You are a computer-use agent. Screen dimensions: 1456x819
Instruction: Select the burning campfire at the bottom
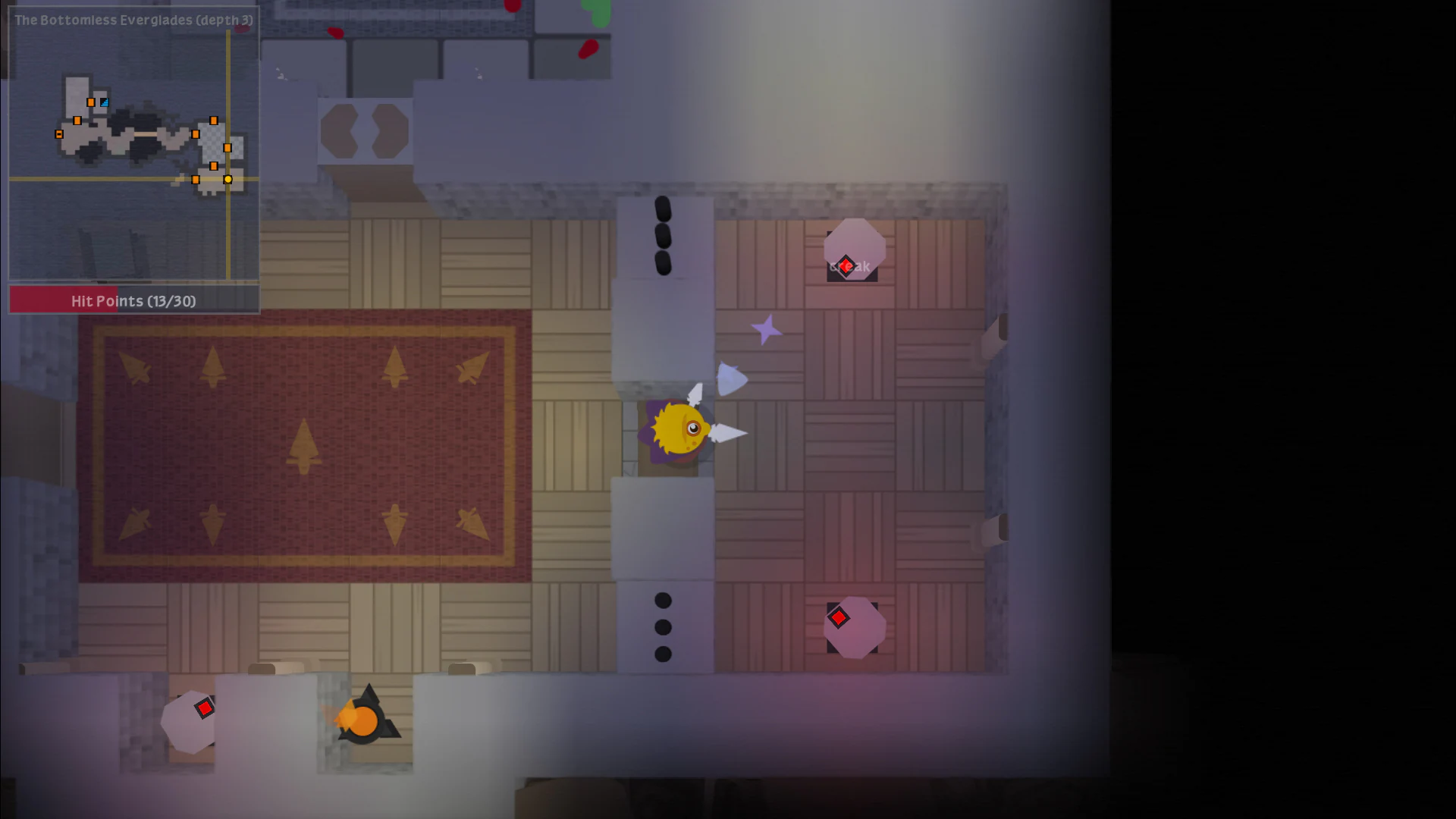364,720
